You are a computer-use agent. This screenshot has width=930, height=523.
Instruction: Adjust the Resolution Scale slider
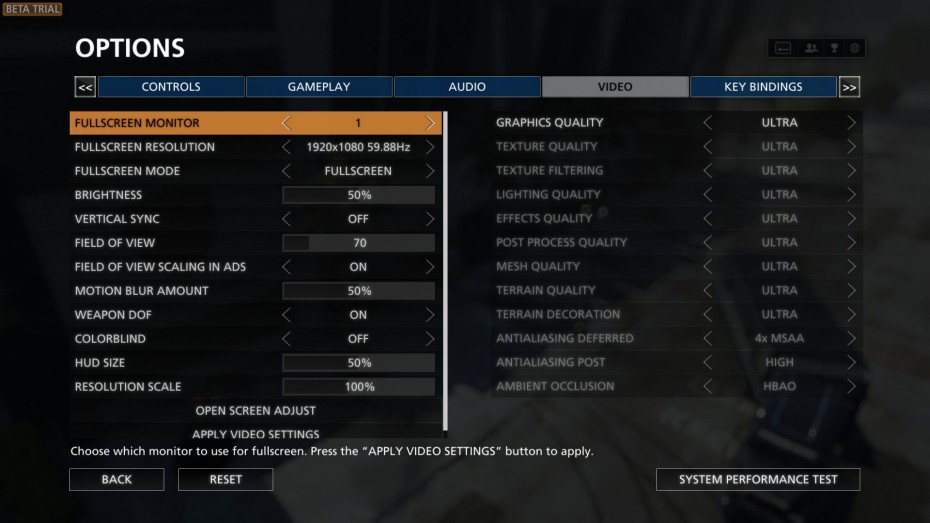click(x=359, y=387)
